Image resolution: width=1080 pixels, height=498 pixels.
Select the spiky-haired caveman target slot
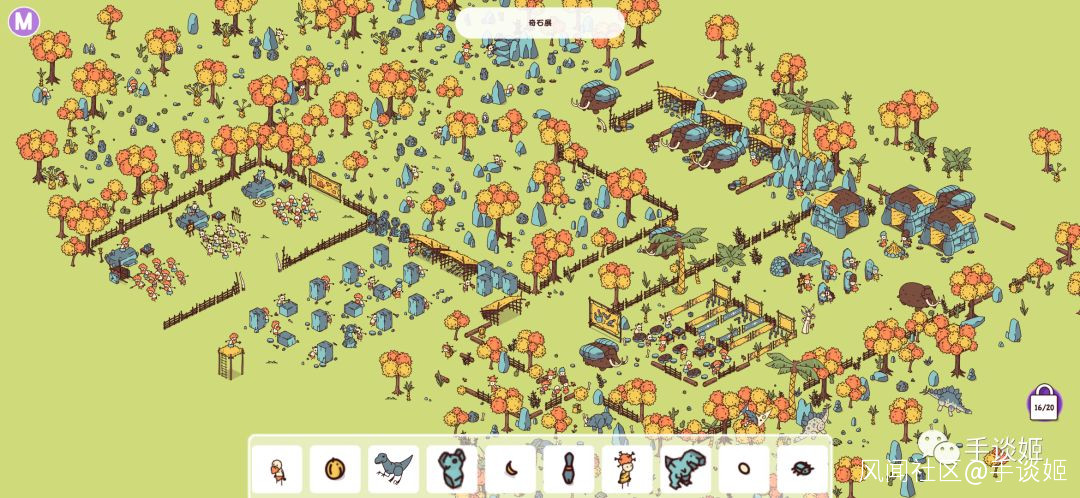click(x=627, y=468)
